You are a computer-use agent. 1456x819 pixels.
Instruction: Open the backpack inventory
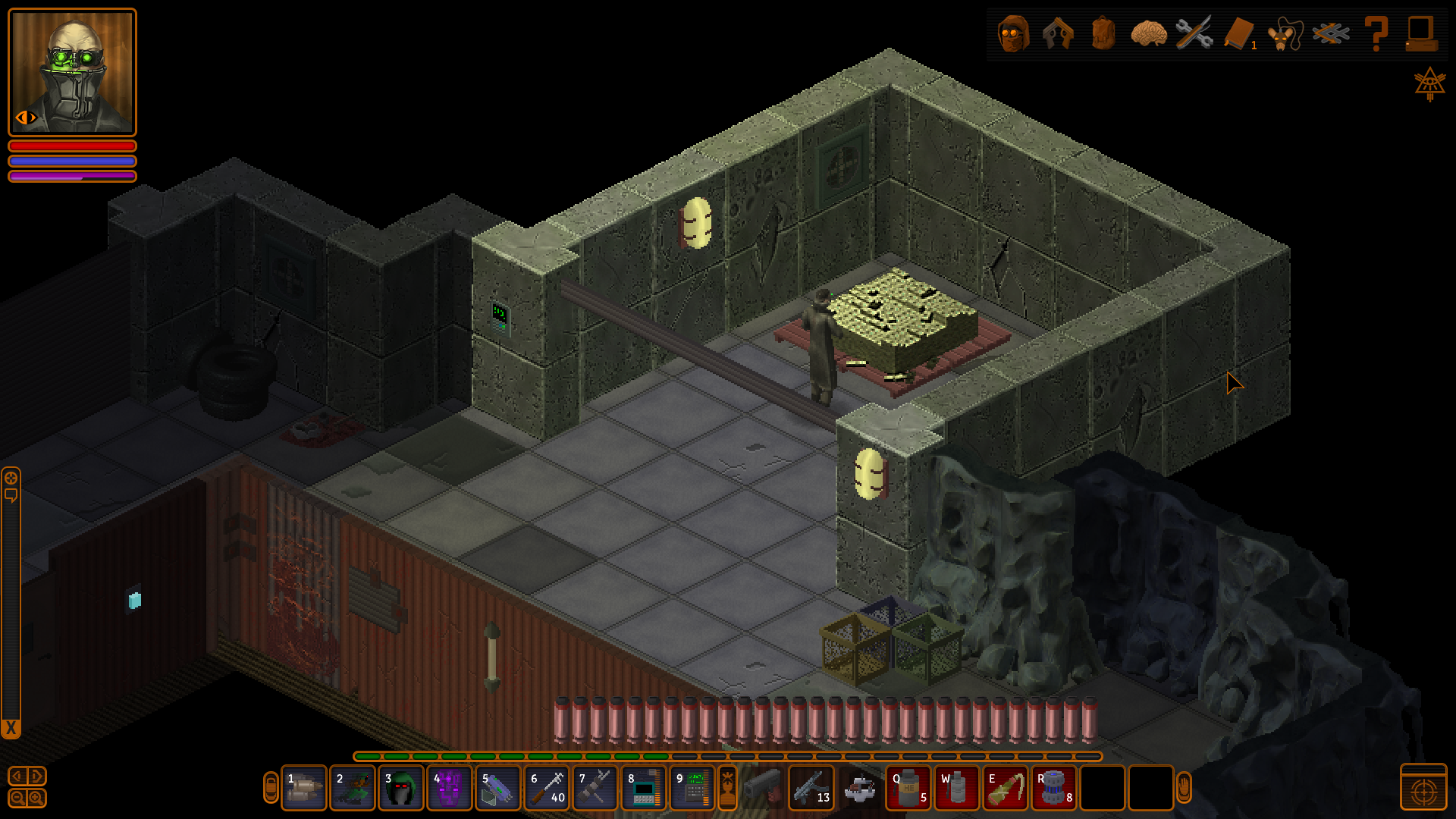[x=1103, y=33]
